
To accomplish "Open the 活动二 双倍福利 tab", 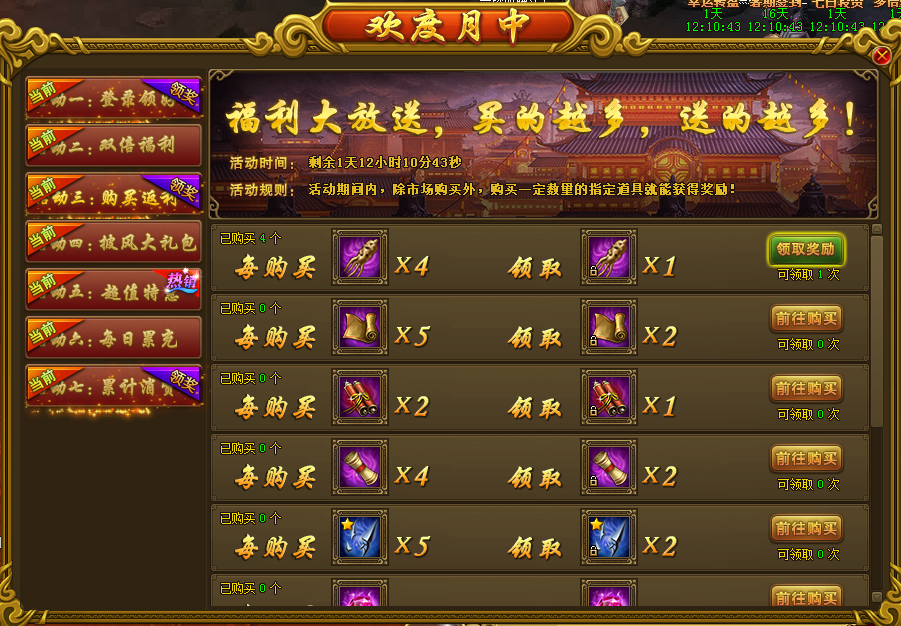I will (x=114, y=145).
